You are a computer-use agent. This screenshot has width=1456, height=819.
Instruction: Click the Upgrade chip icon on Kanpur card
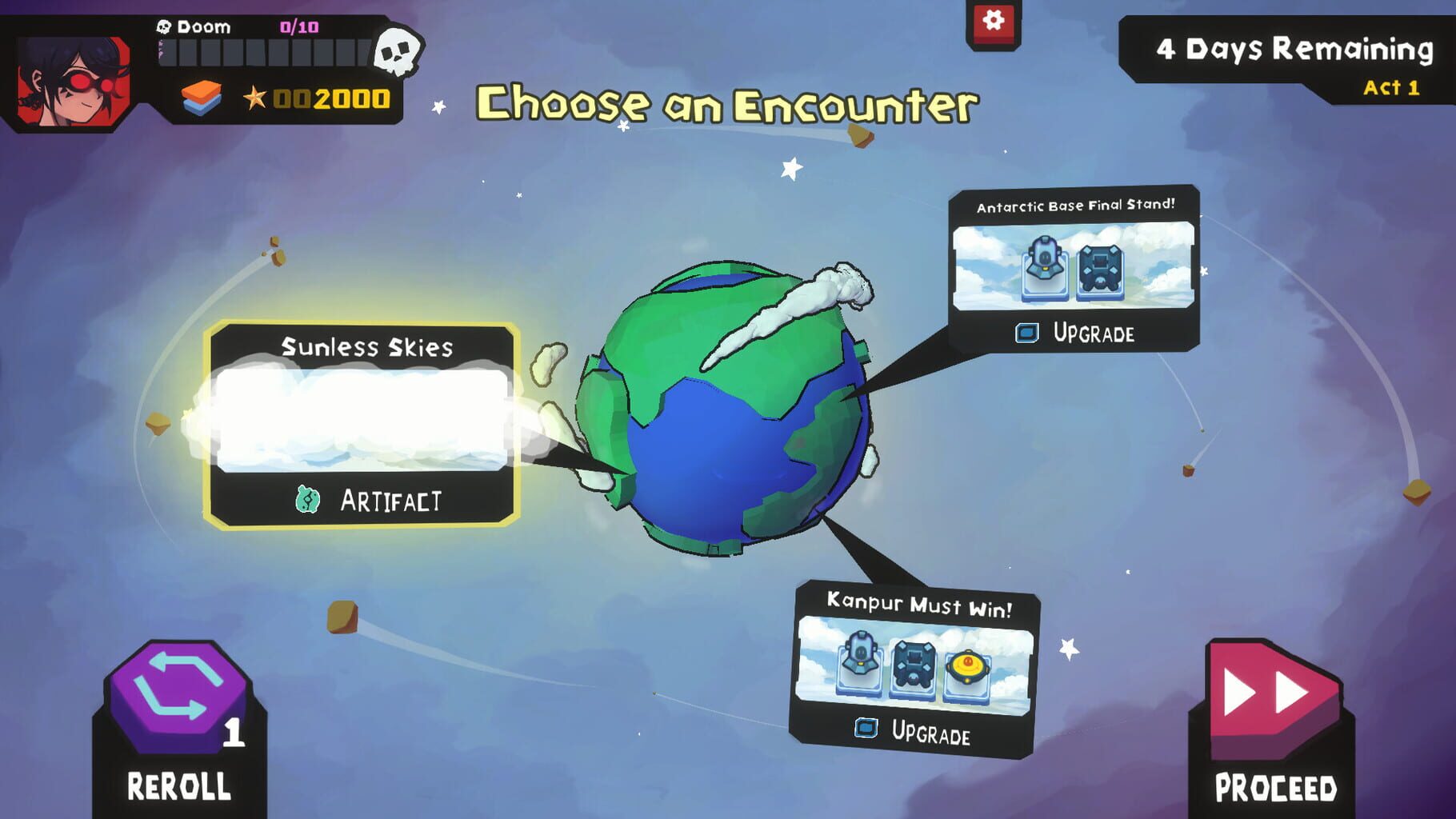click(x=866, y=731)
